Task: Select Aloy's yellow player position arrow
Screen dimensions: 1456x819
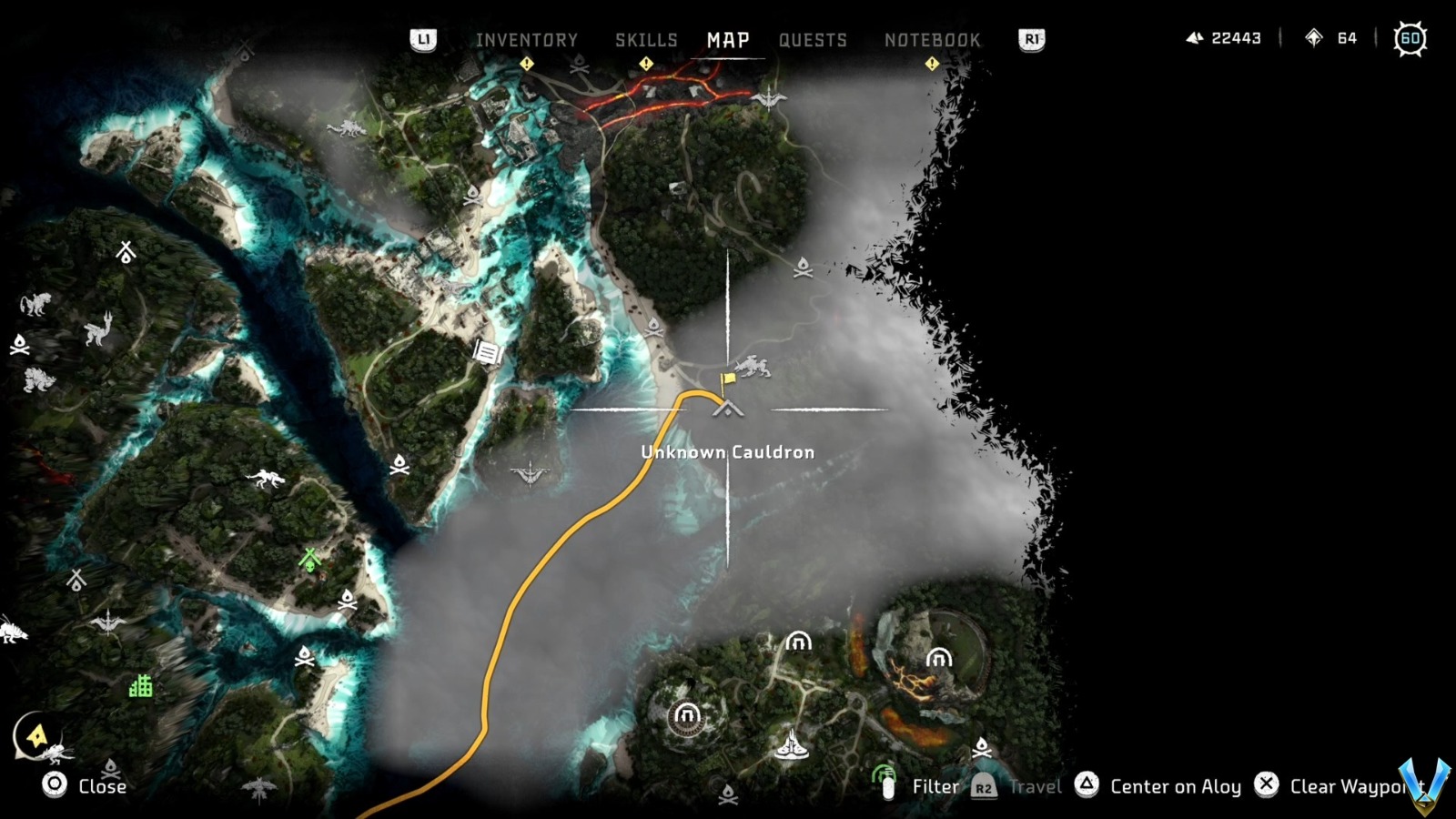Action: [37, 735]
